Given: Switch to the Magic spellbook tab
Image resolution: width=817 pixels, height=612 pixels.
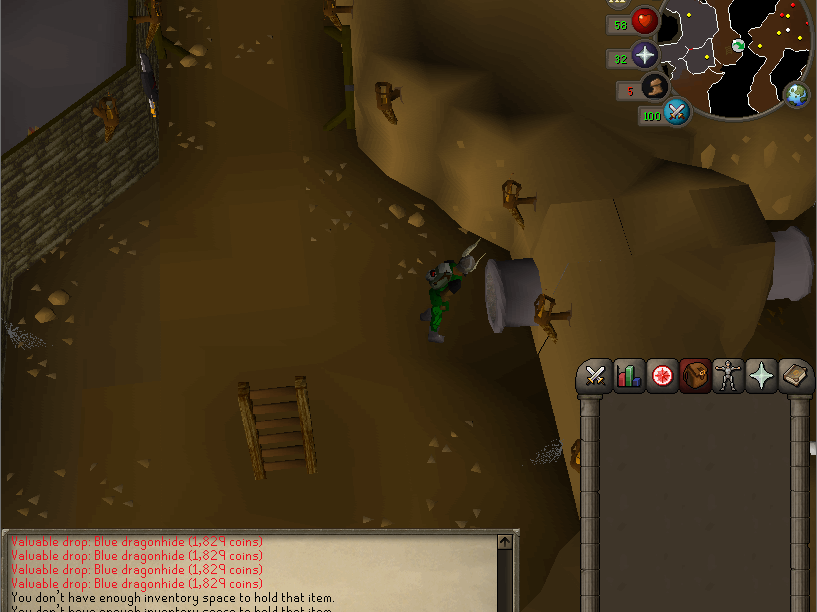Looking at the screenshot, I should pyautogui.click(x=794, y=376).
